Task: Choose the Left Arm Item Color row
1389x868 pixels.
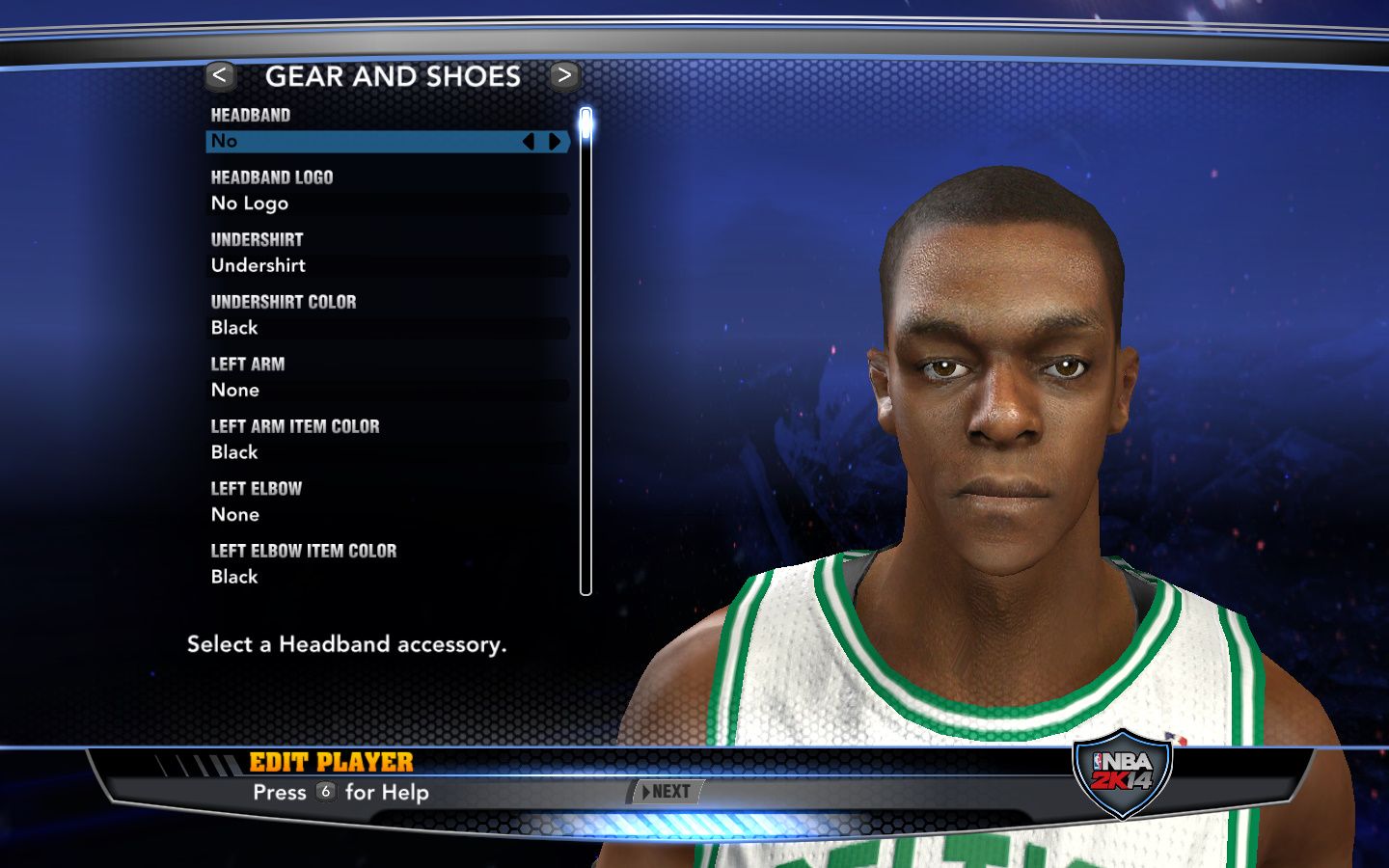Action: point(388,452)
